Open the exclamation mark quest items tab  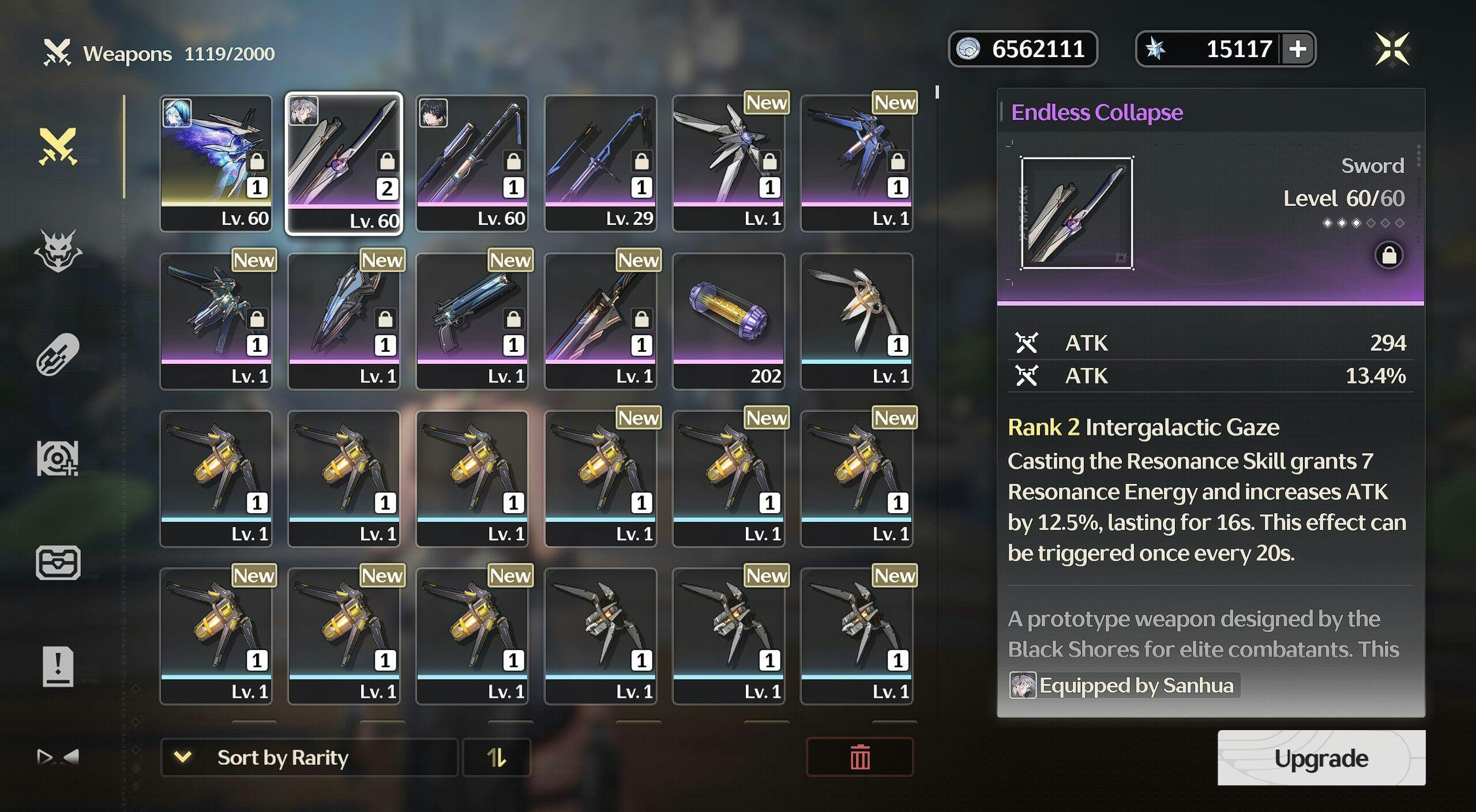tap(58, 667)
